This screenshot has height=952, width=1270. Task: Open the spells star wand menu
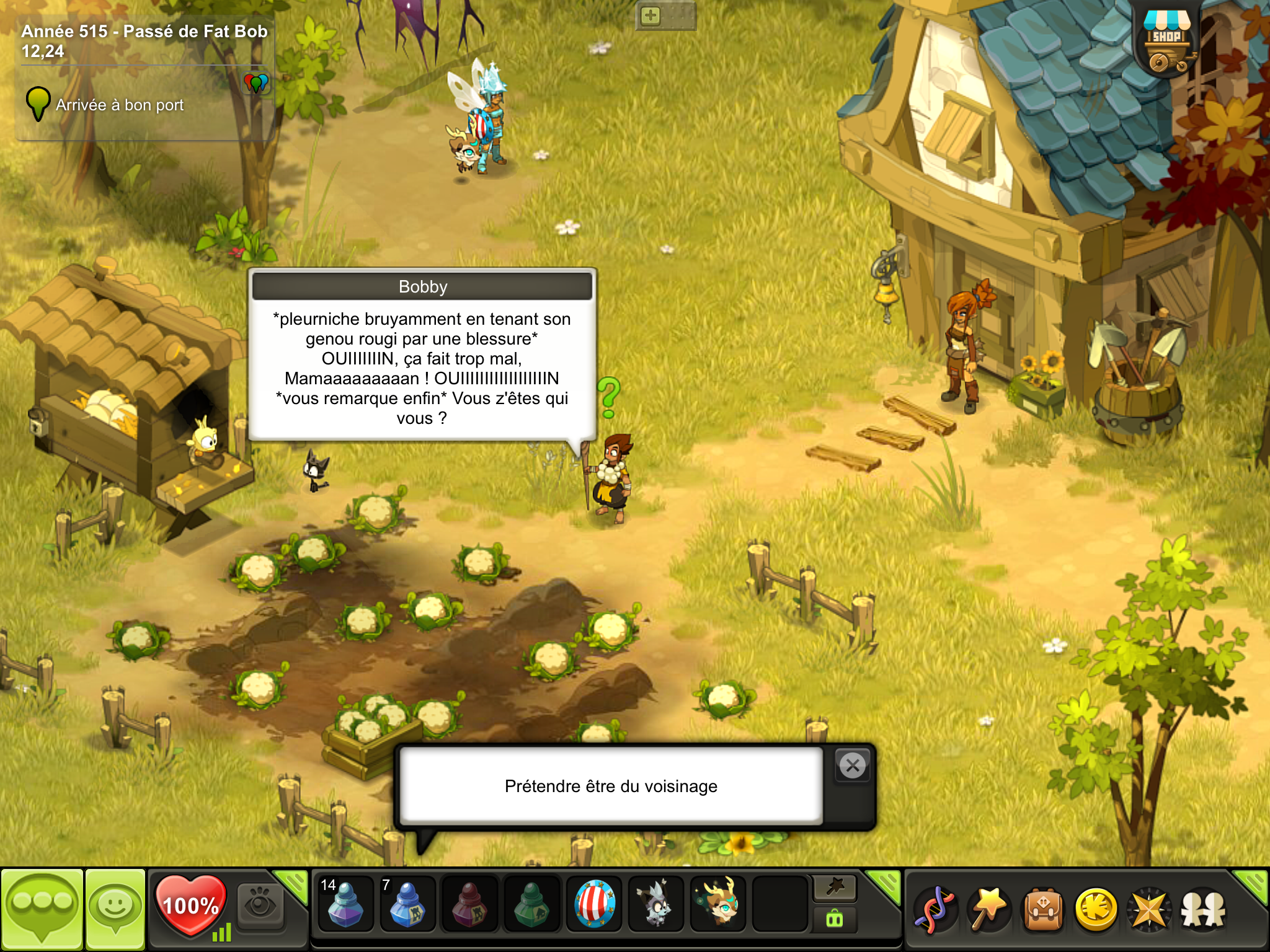point(990,910)
